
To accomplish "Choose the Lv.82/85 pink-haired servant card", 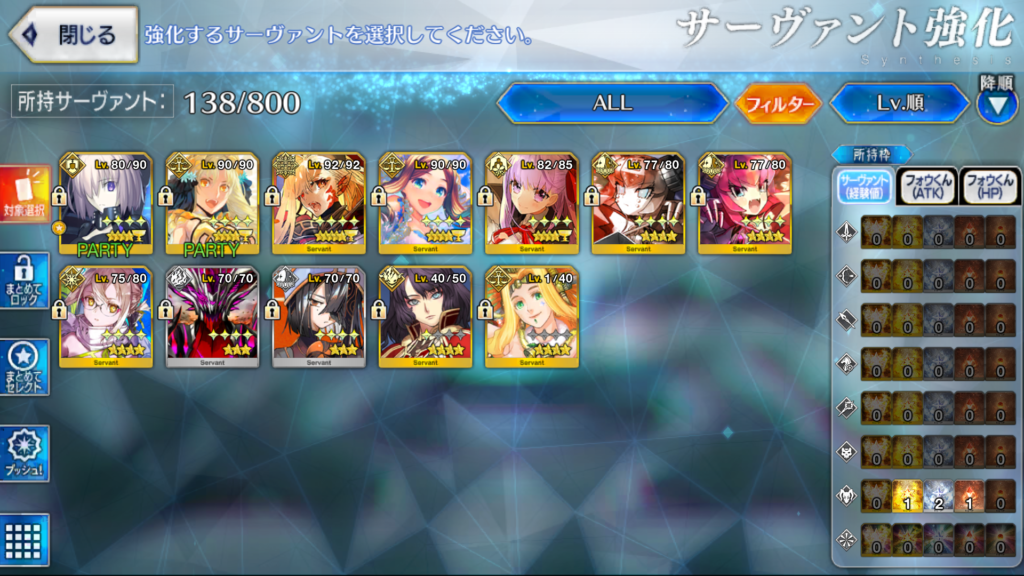I will 531,205.
